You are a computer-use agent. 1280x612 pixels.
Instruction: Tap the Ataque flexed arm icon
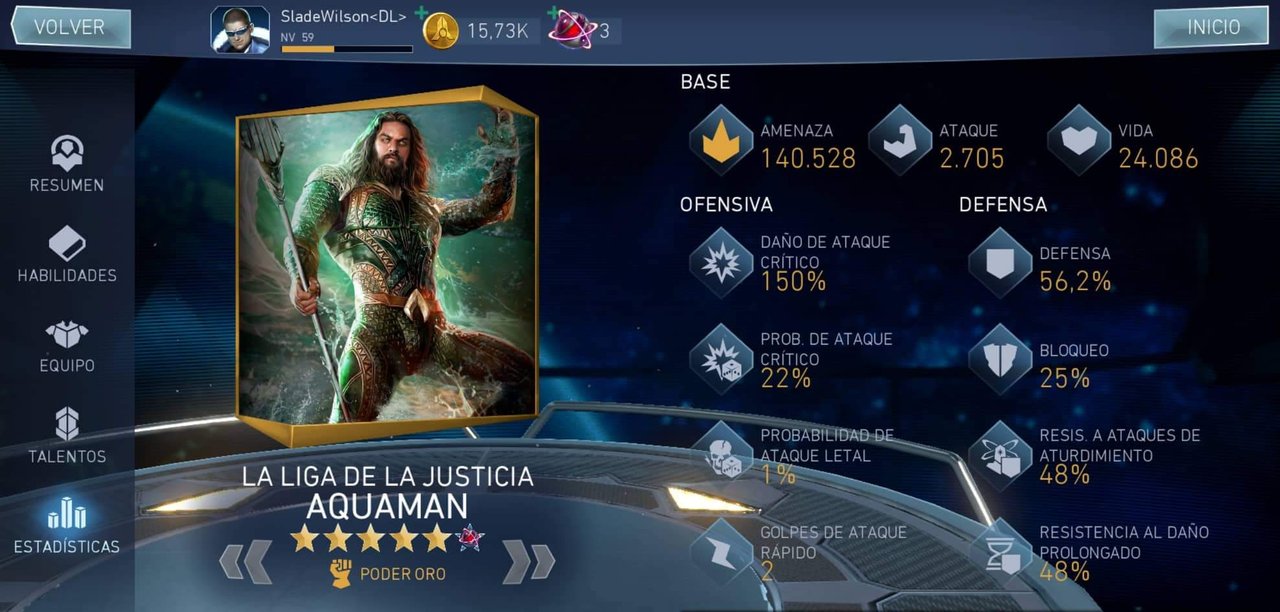(900, 140)
